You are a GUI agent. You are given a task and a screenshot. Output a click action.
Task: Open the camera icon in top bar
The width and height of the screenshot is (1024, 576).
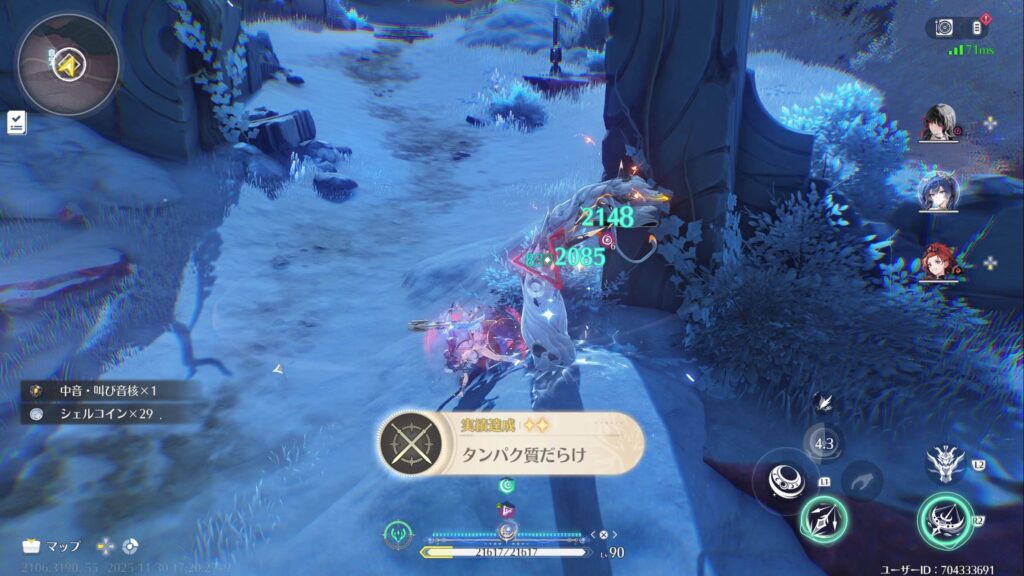pos(942,27)
